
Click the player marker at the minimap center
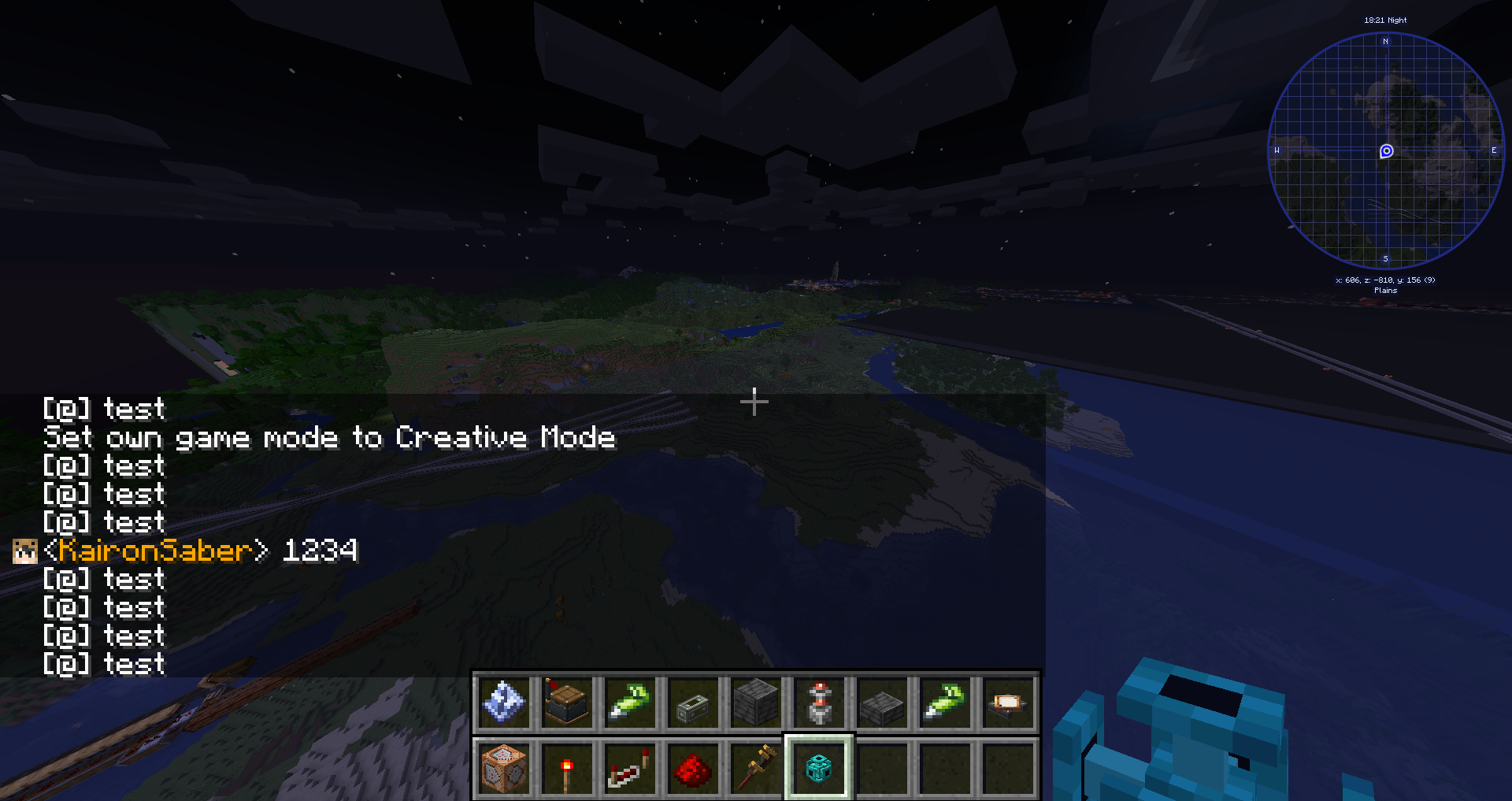[x=1385, y=150]
